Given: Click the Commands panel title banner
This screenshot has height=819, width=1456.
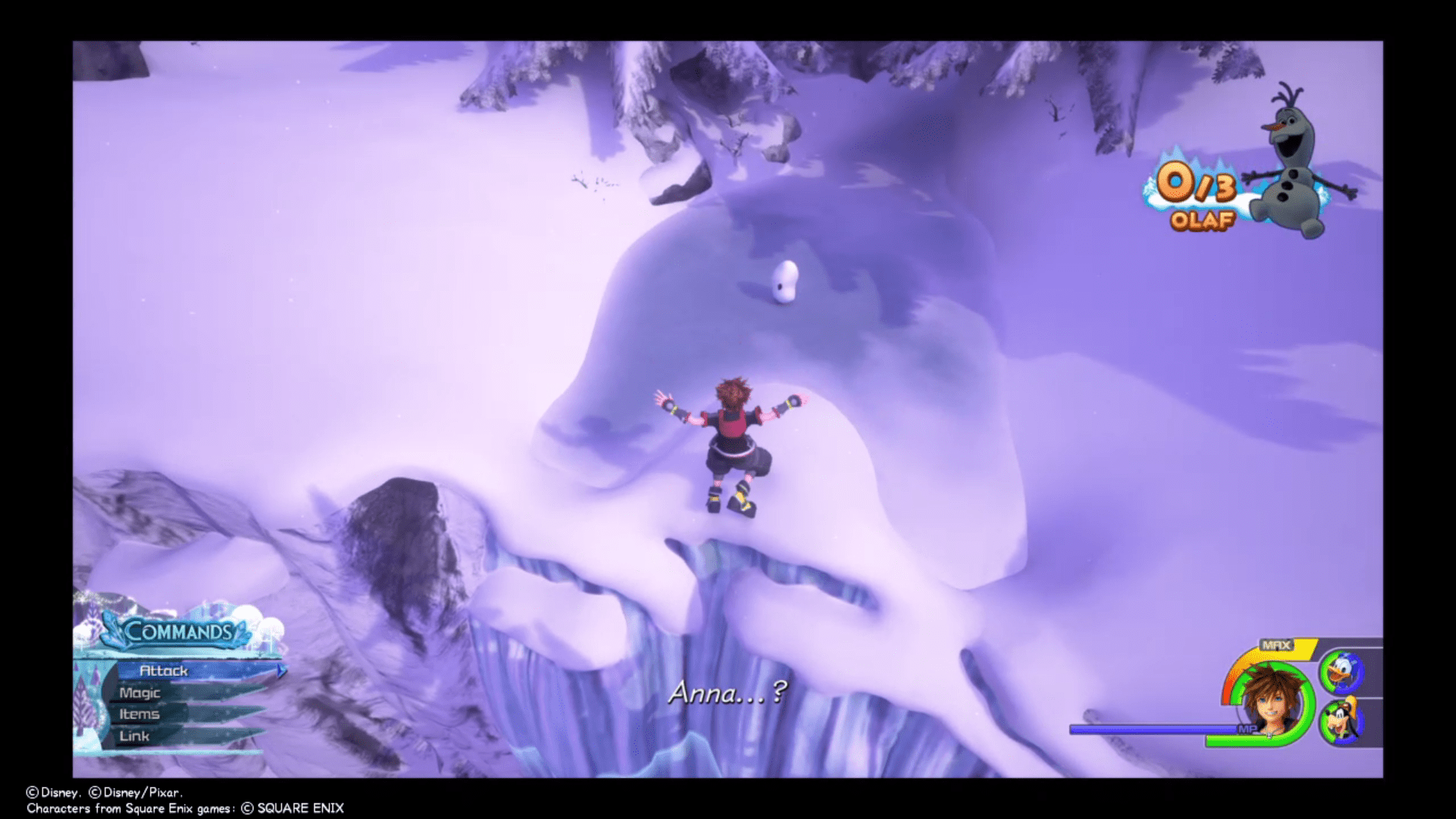Looking at the screenshot, I should pyautogui.click(x=178, y=629).
